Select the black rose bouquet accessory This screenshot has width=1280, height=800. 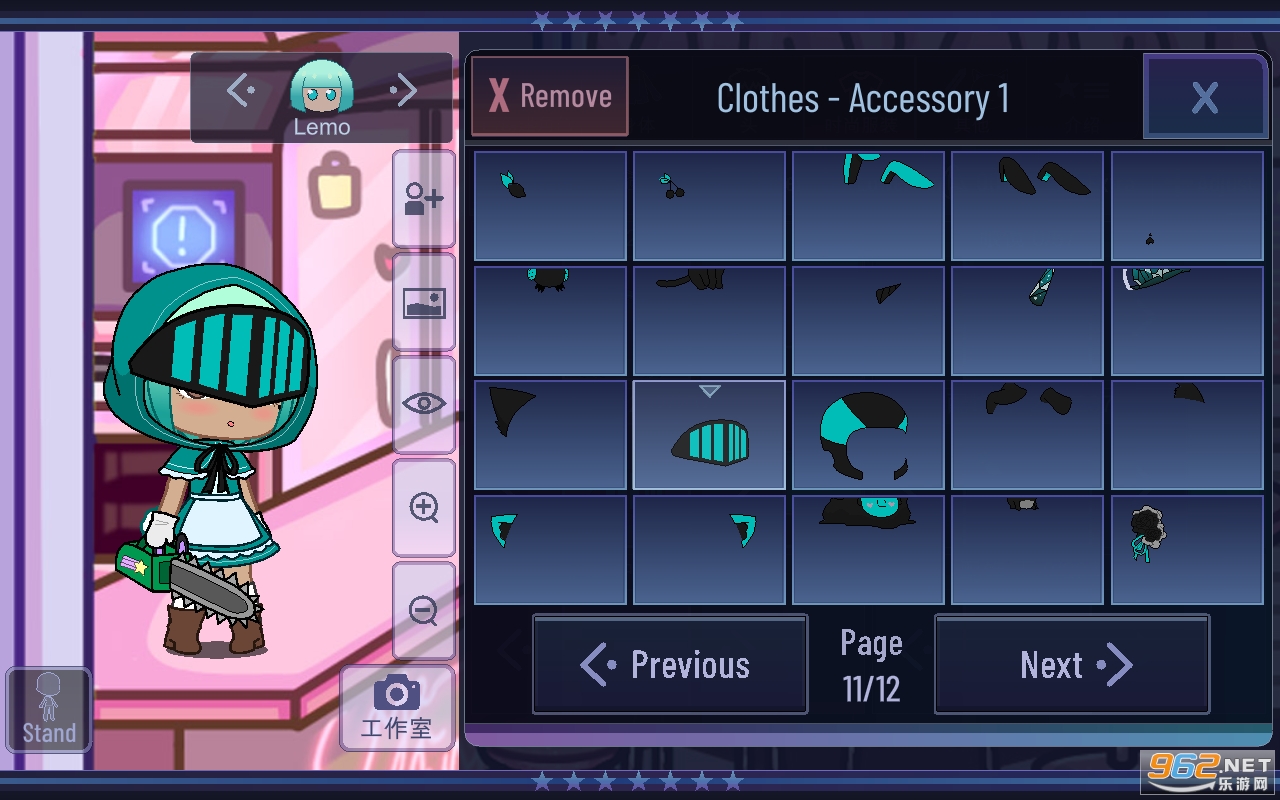[1187, 550]
